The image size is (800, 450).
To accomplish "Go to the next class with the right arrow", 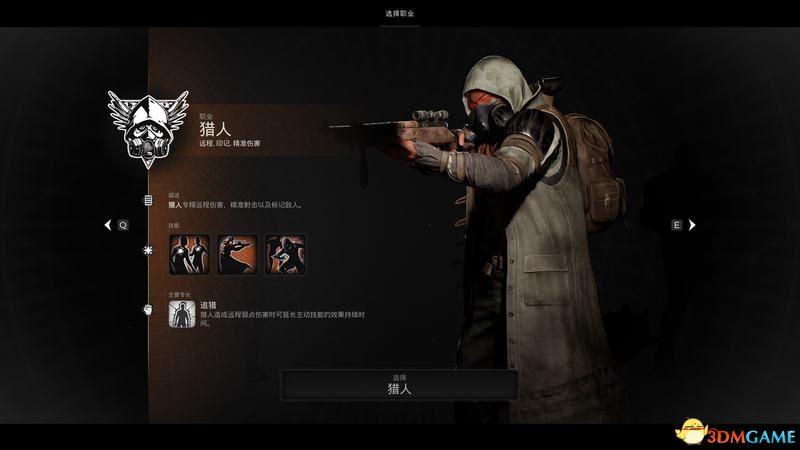I will pos(691,226).
